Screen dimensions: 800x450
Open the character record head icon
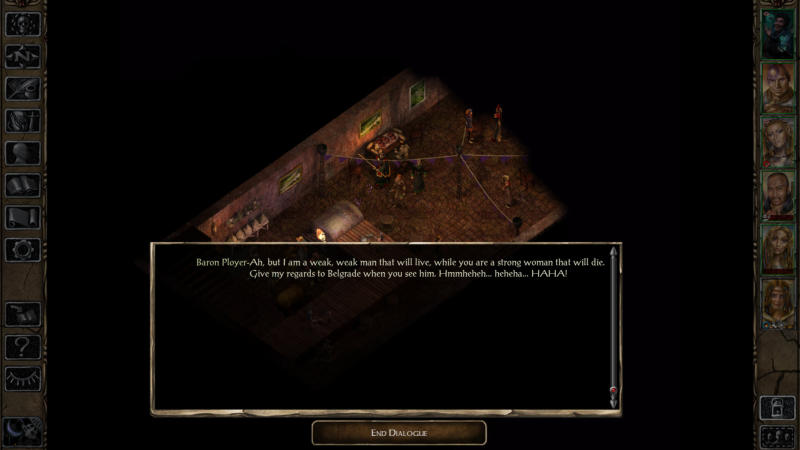(22, 153)
